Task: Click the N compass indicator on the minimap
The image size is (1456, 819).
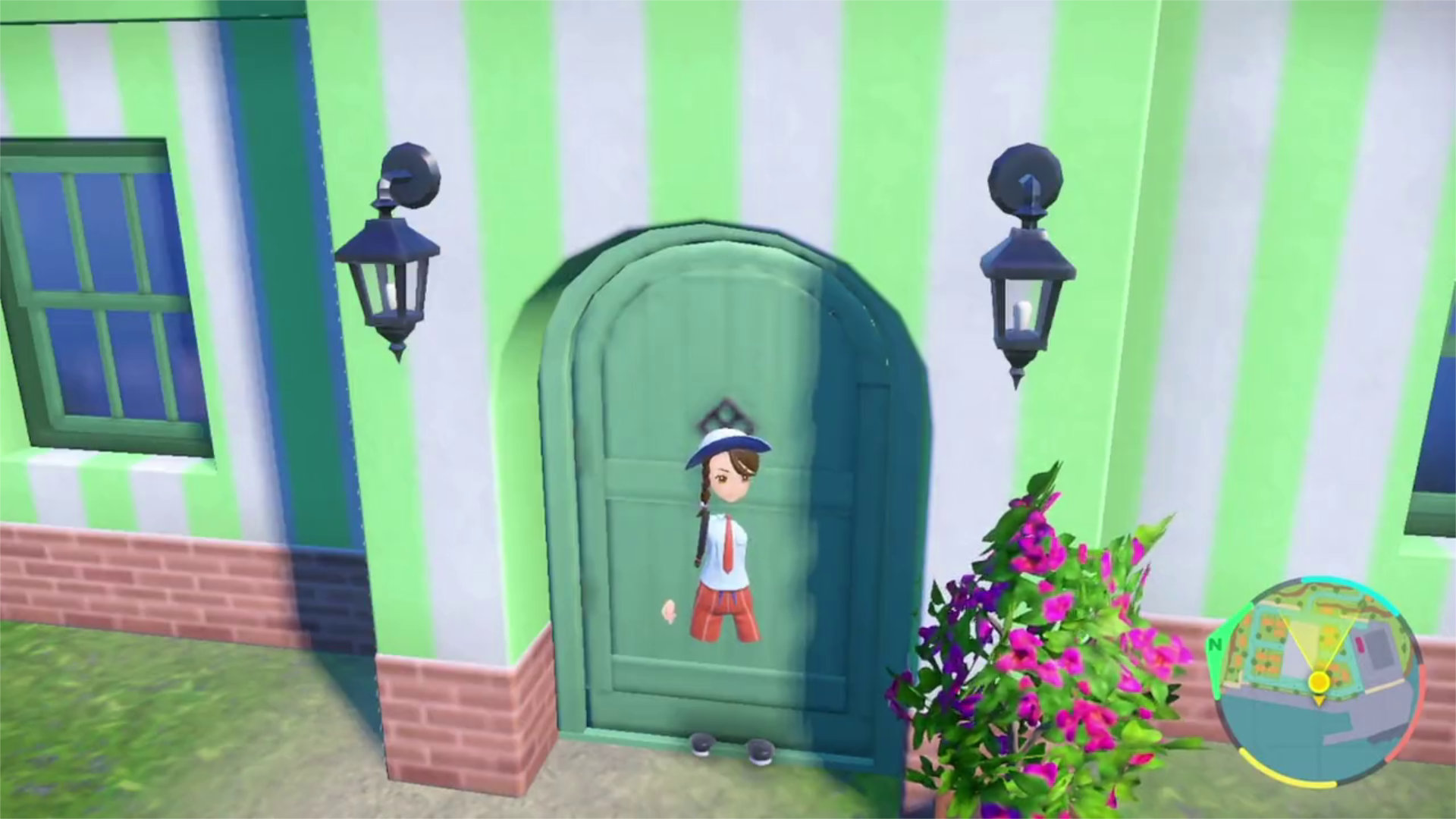Action: pyautogui.click(x=1216, y=645)
